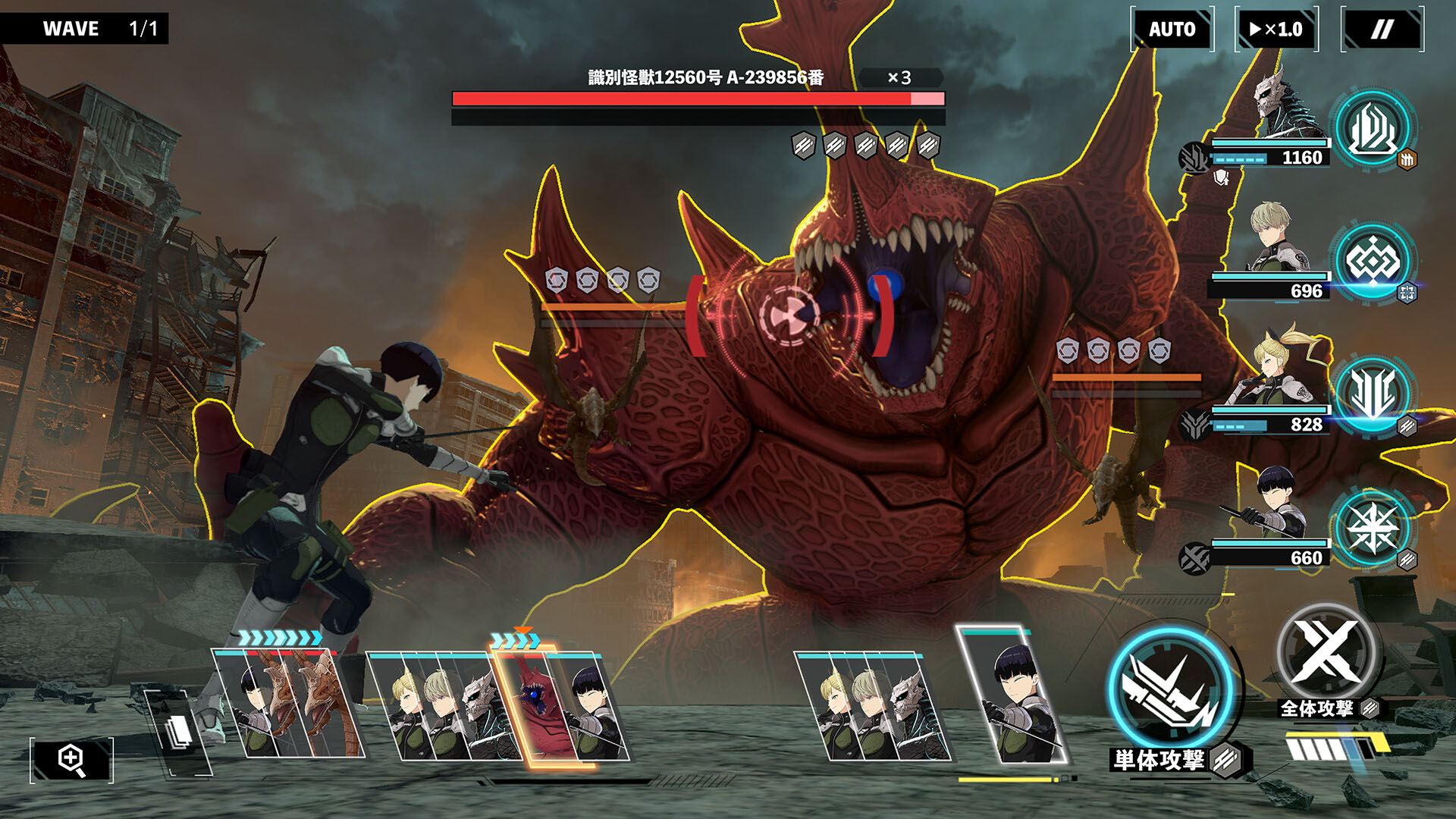1456x819 pixels.
Task: Activate the ultimate icon beside the 828 character
Action: pos(1373,394)
